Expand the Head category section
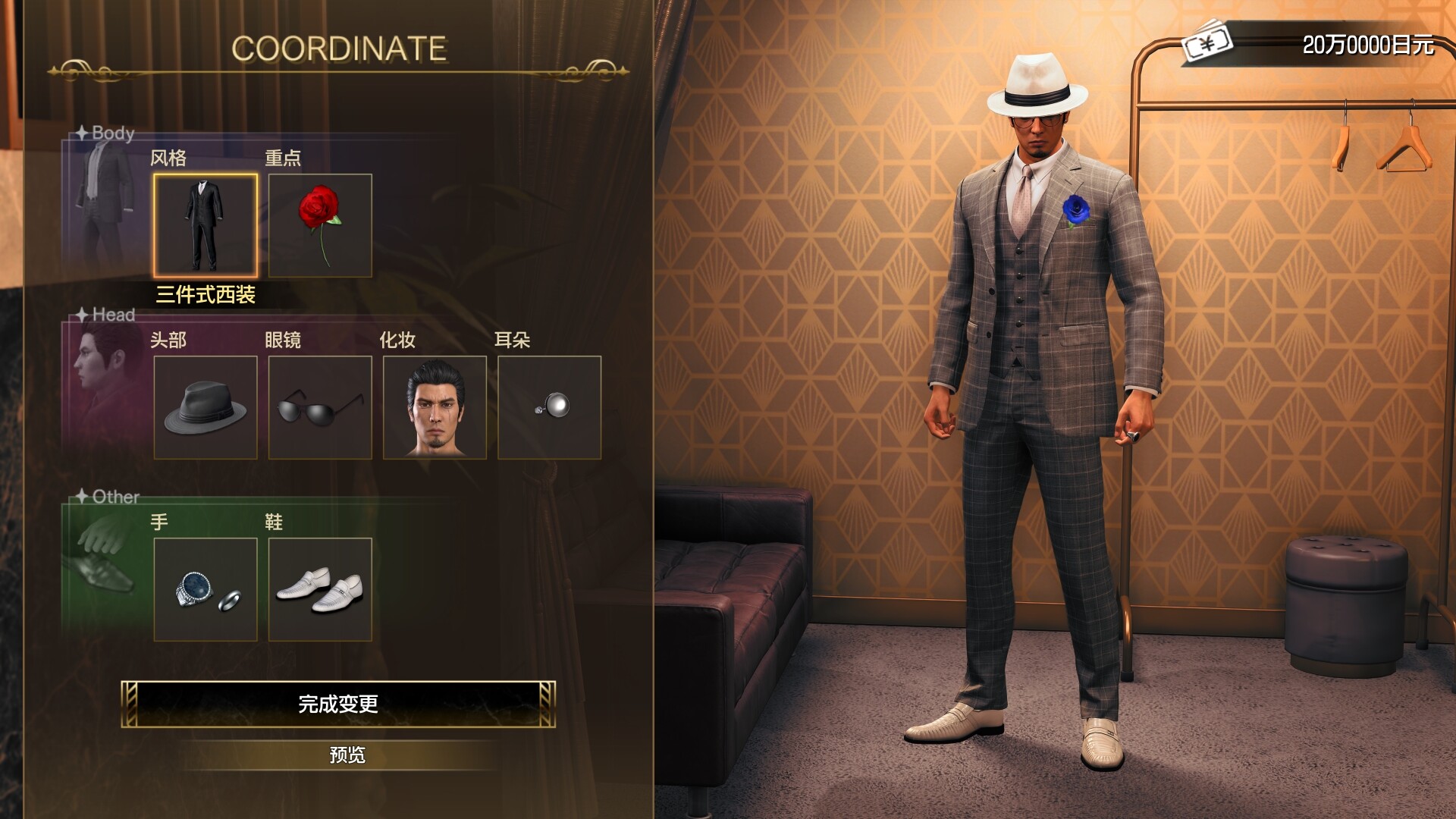Screen dimensions: 1456x819 [x=112, y=315]
